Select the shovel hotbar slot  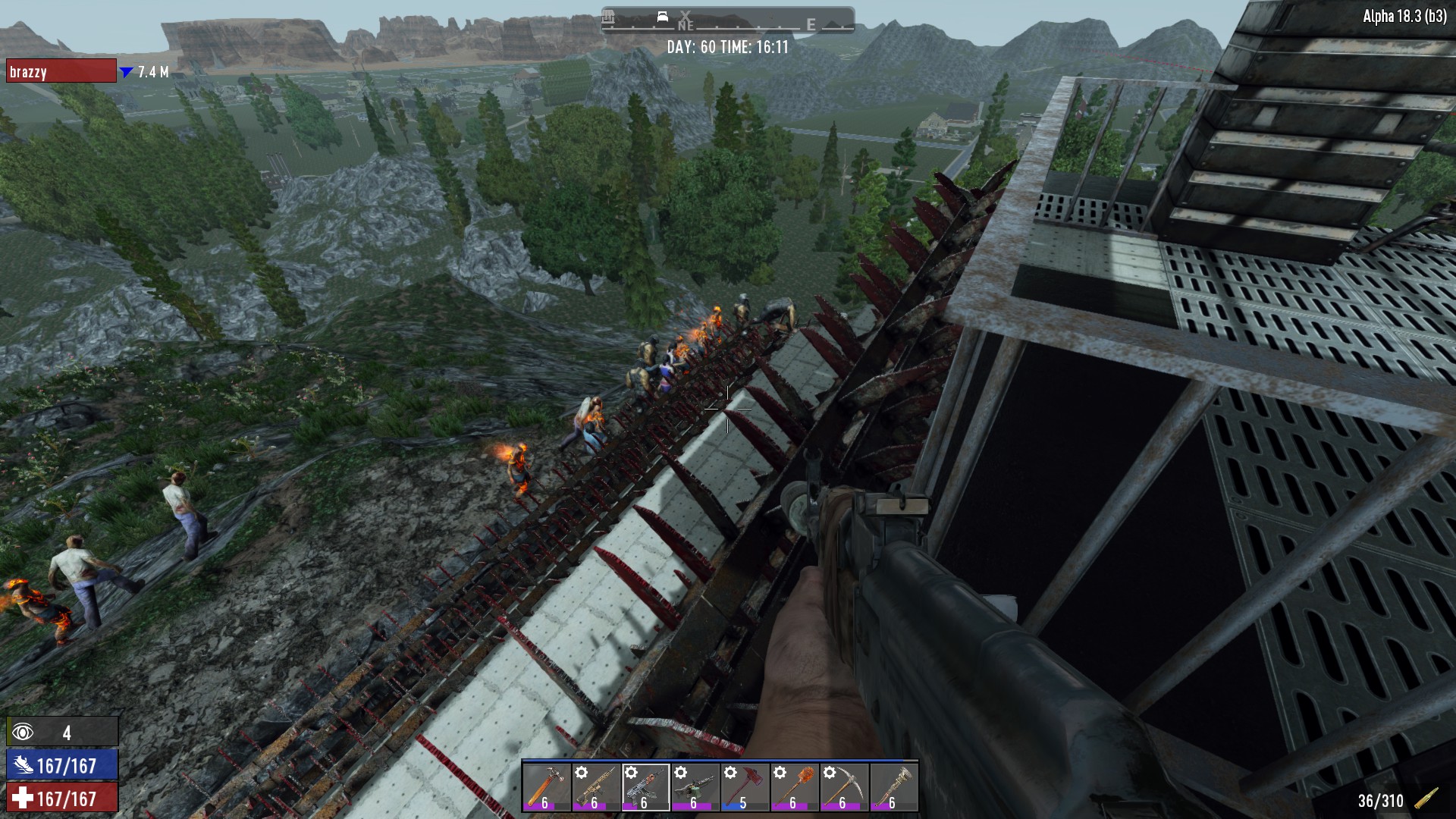[x=794, y=787]
